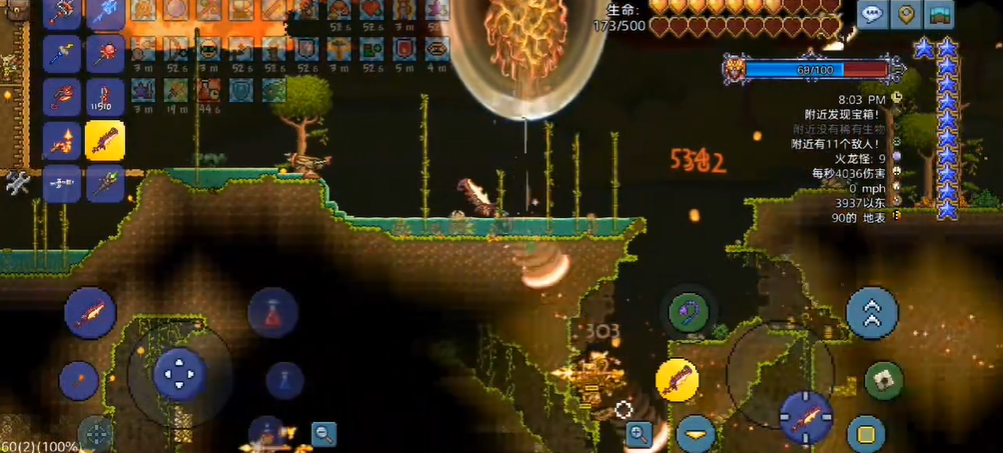Tap the yellow square round button
Image resolution: width=1003 pixels, height=453 pixels.
point(866,435)
